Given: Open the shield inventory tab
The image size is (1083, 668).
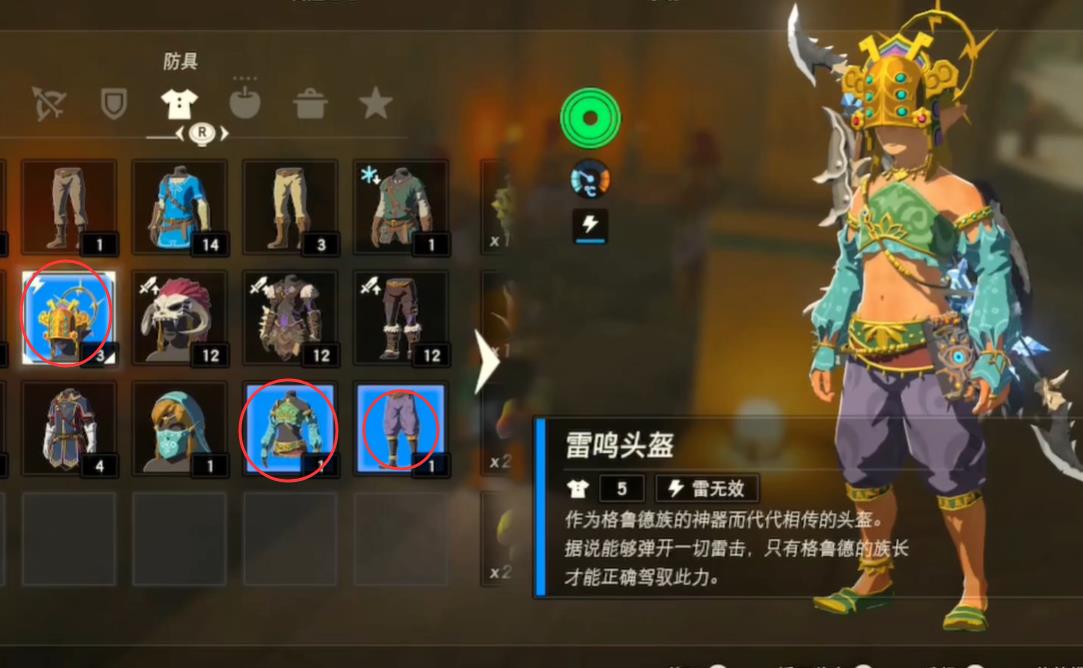Looking at the screenshot, I should click(114, 103).
